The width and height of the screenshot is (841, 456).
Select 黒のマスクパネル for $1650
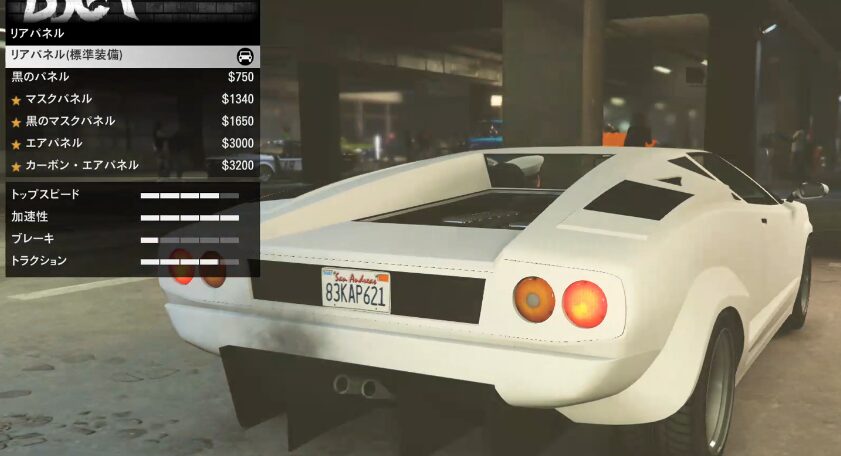click(x=130, y=121)
